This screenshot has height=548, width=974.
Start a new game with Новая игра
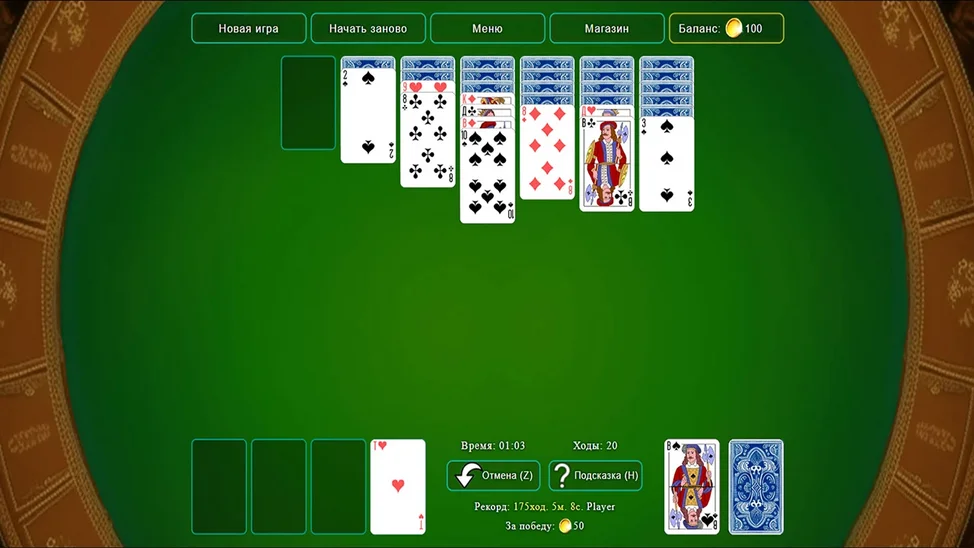[x=248, y=28]
